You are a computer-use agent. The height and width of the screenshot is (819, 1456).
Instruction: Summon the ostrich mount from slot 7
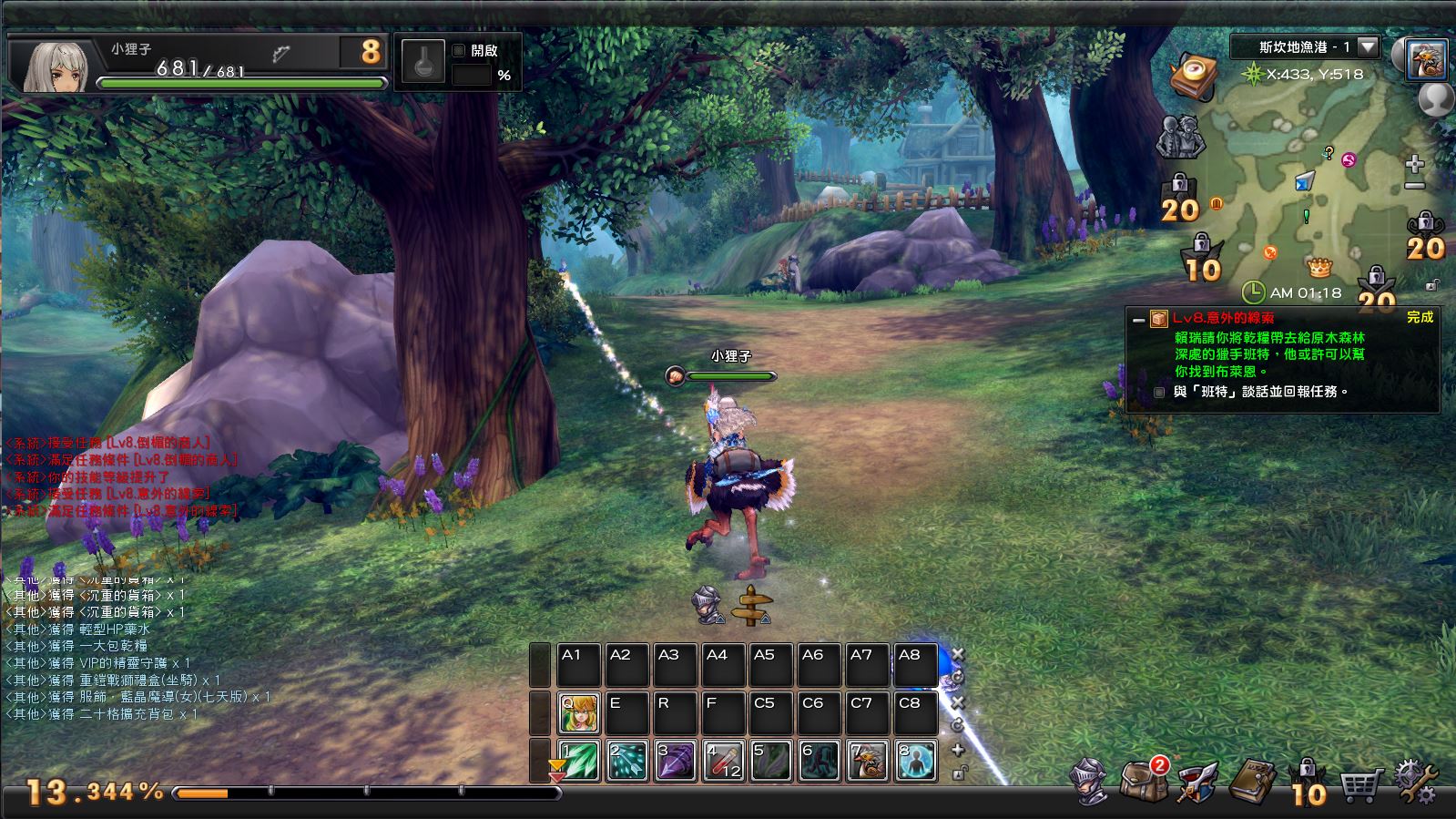pyautogui.click(x=868, y=762)
